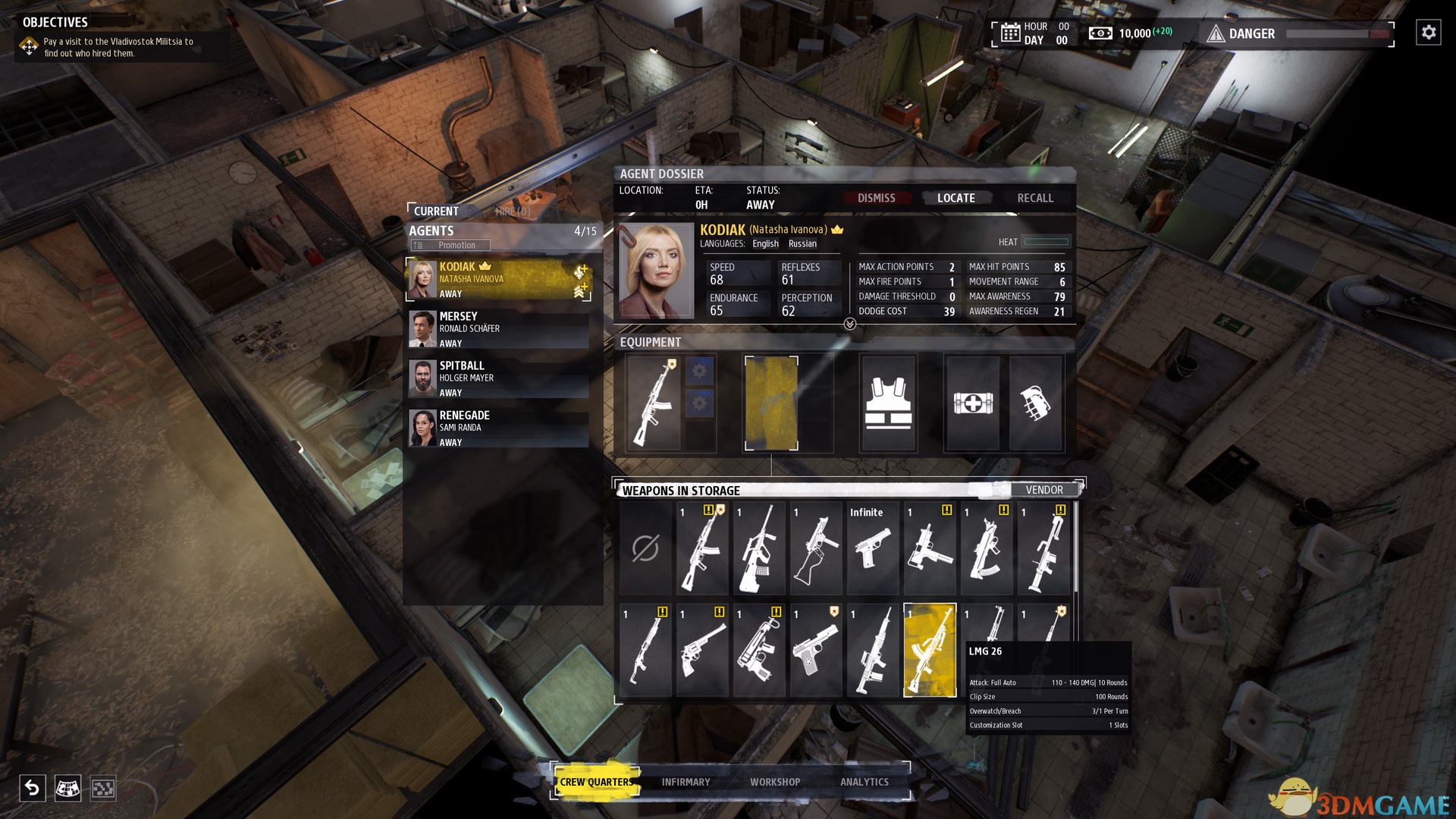The height and width of the screenshot is (819, 1456).
Task: Open the Vendor tab
Action: (x=1043, y=490)
